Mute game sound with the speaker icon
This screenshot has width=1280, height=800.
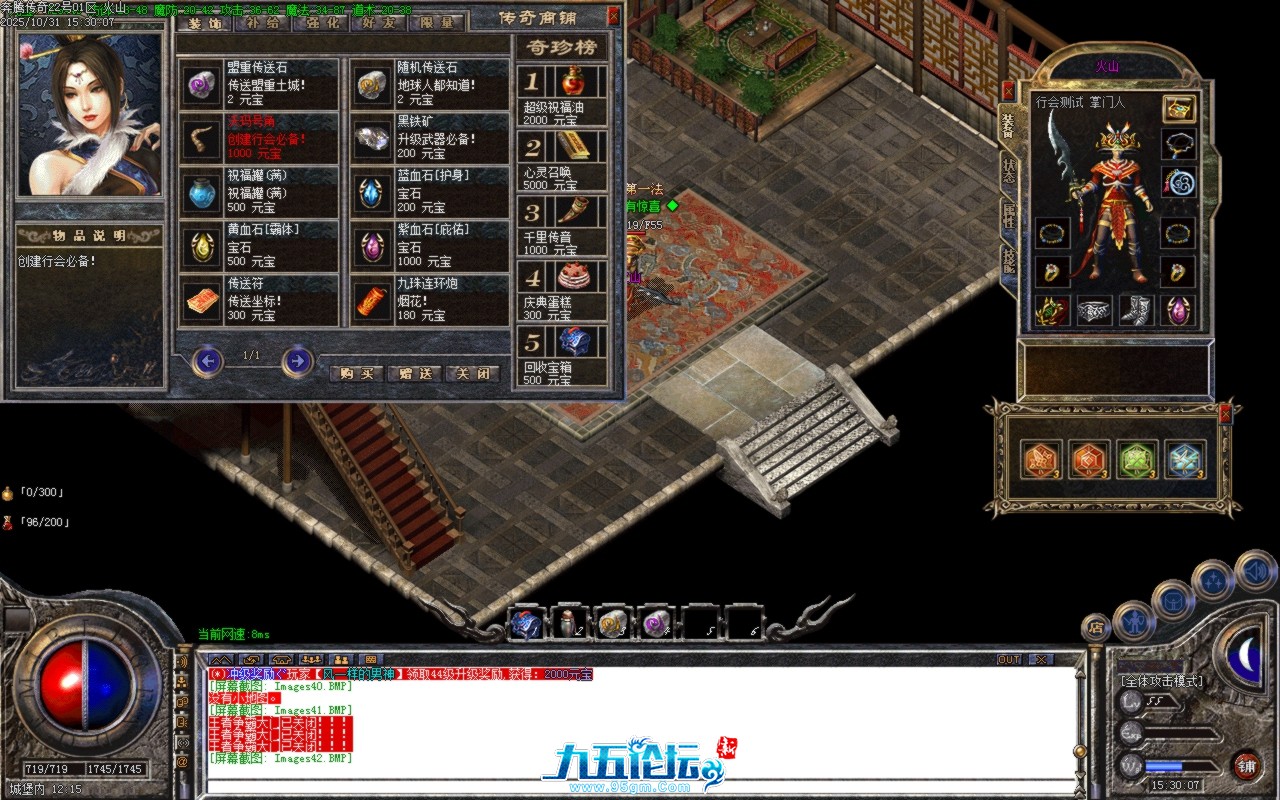pos(1254,572)
